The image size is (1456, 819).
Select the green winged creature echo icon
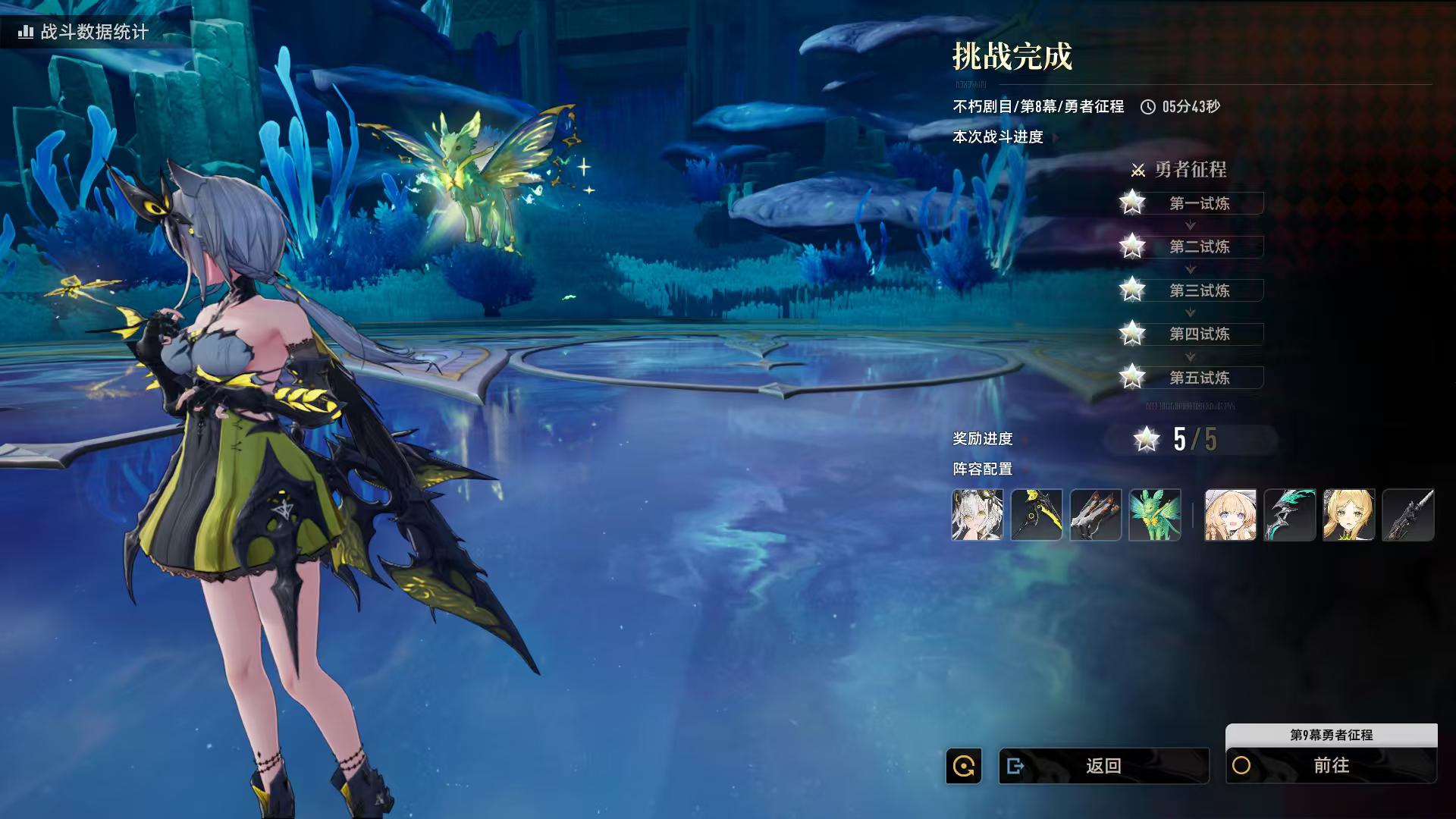point(1155,515)
